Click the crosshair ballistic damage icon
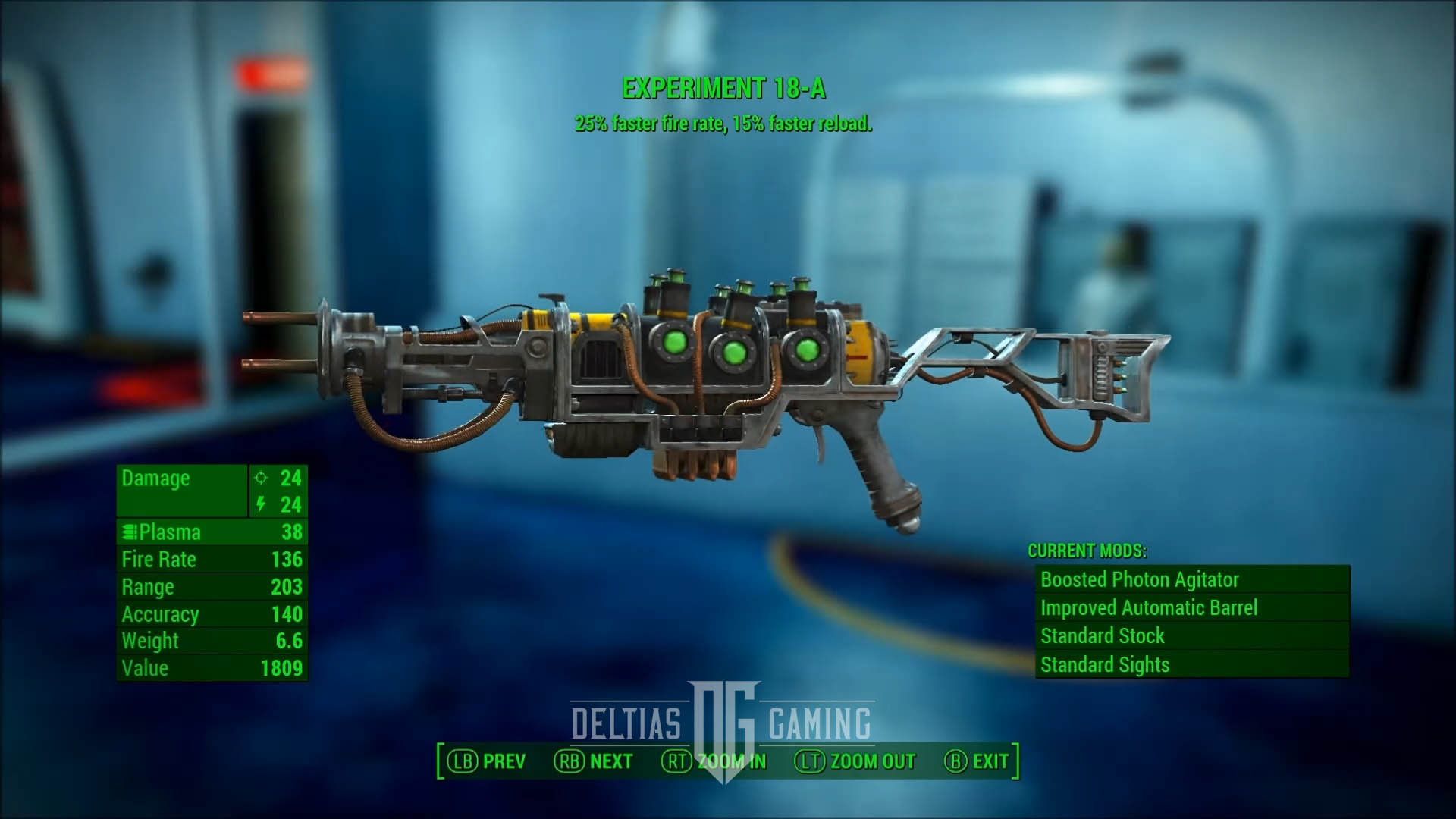Screen dimensions: 1456x819 (259, 479)
